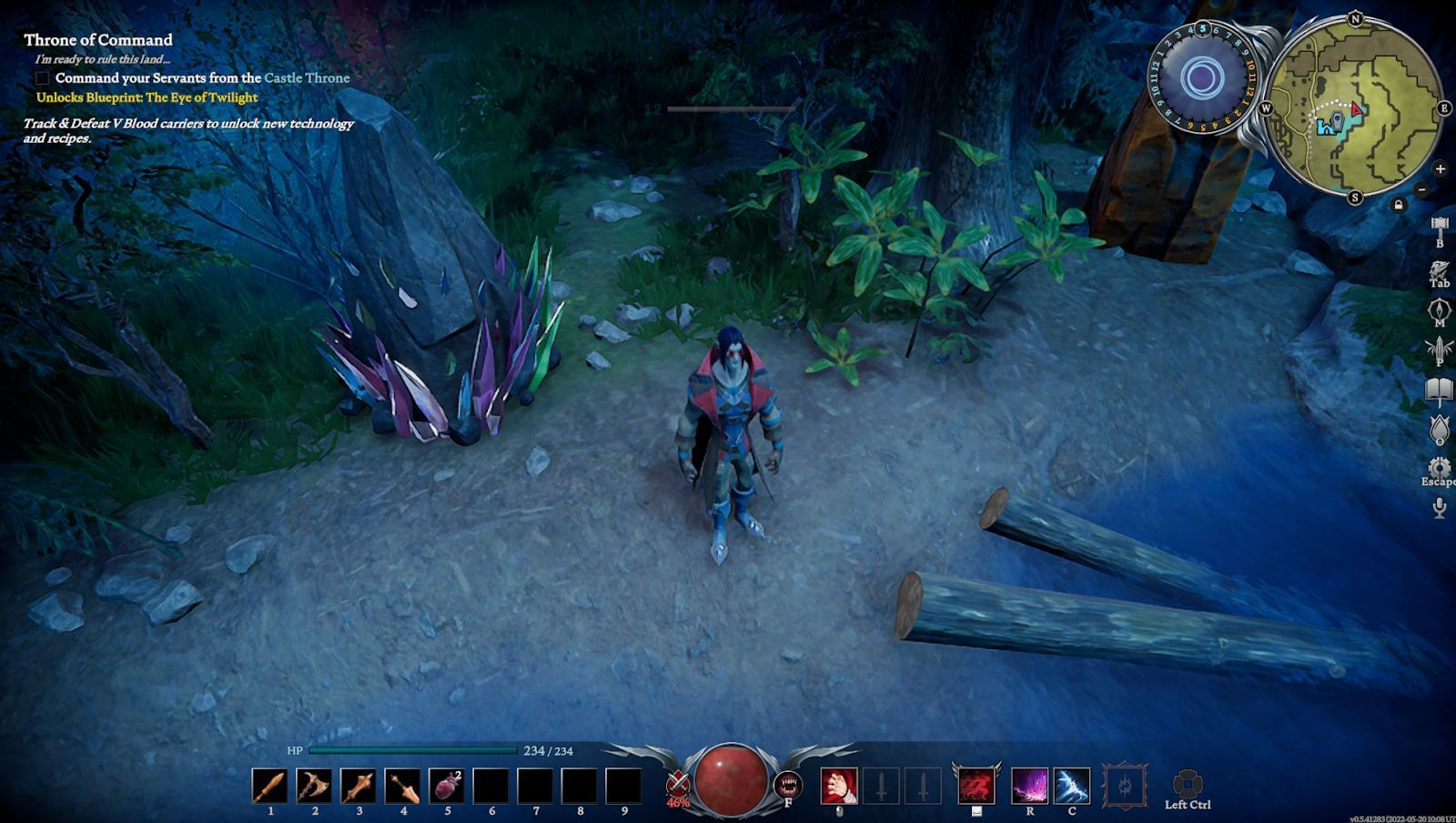The width and height of the screenshot is (1456, 823).
Task: Open the build menu with the hammer icon
Action: pos(1441,224)
